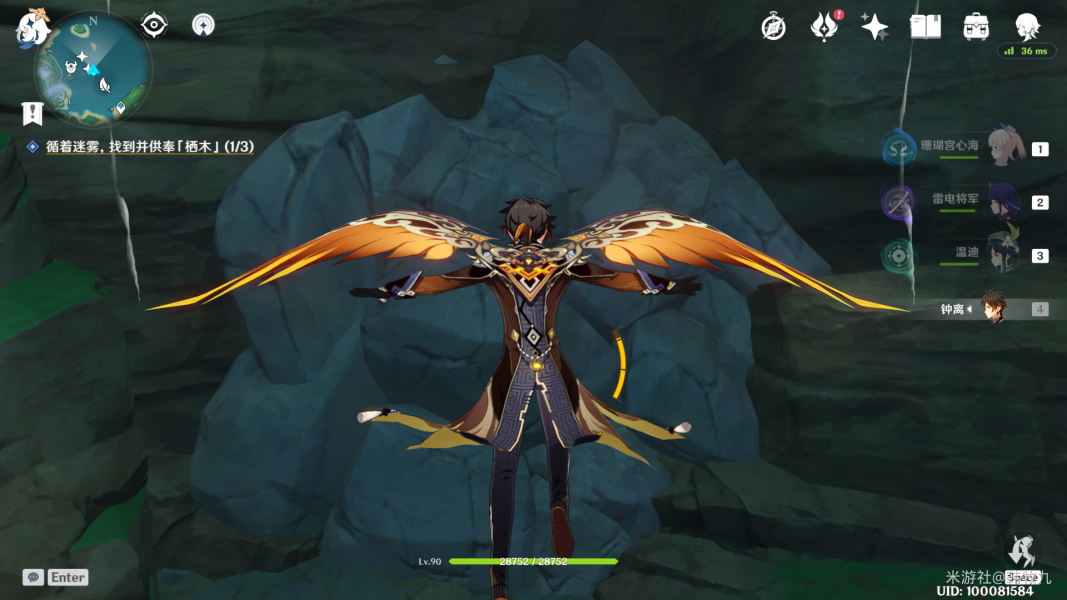Select the tracked quest objective text
Image resolution: width=1067 pixels, height=600 pixels.
coord(149,147)
